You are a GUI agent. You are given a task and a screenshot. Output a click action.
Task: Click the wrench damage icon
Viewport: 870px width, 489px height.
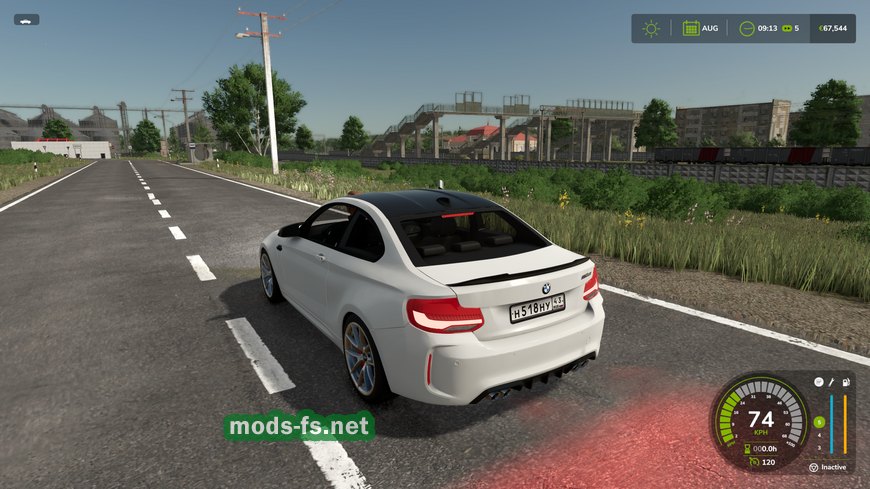[x=831, y=382]
